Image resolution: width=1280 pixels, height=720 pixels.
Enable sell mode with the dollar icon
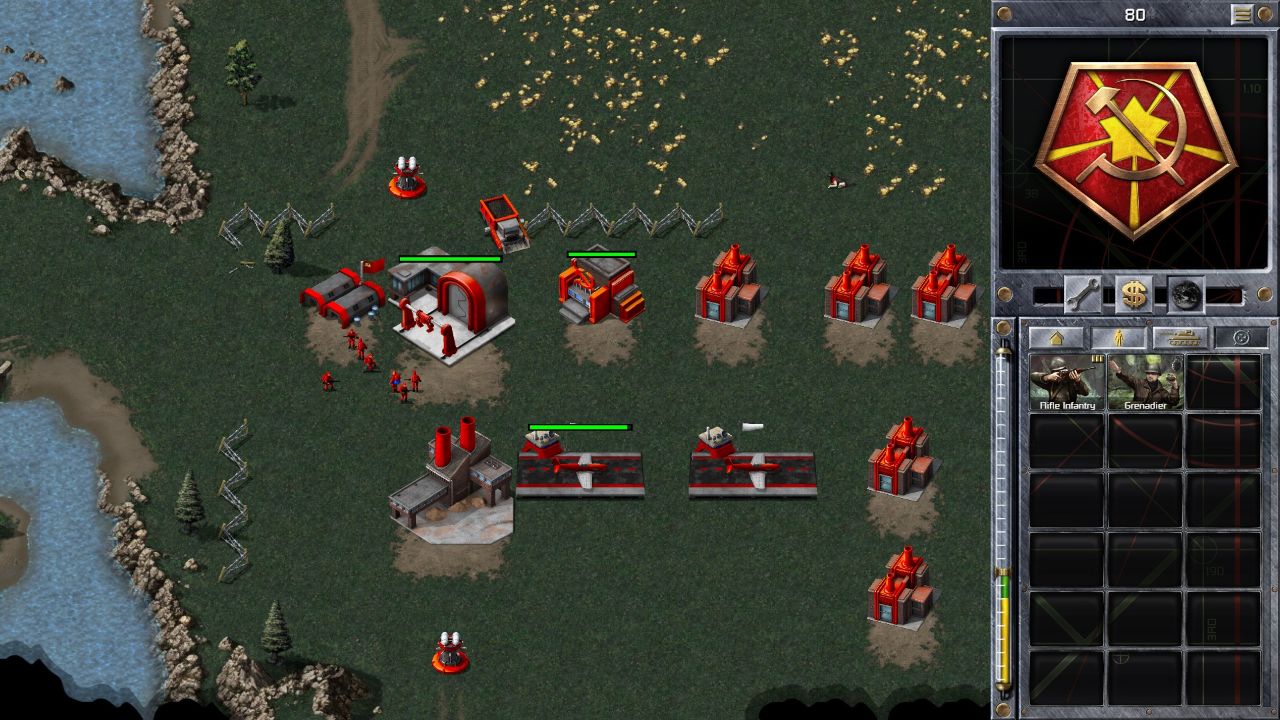1133,295
